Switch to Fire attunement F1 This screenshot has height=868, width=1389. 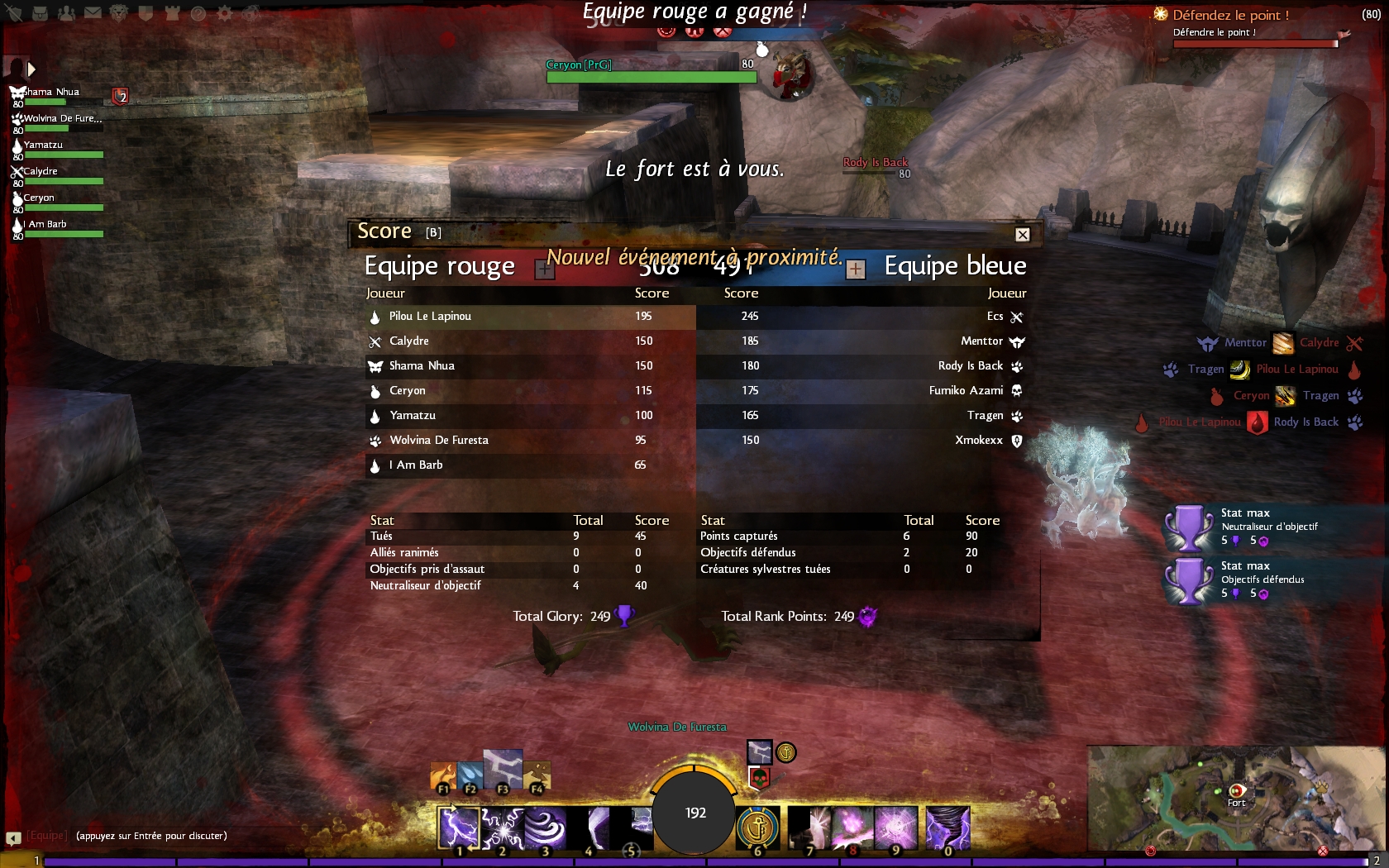click(x=443, y=777)
